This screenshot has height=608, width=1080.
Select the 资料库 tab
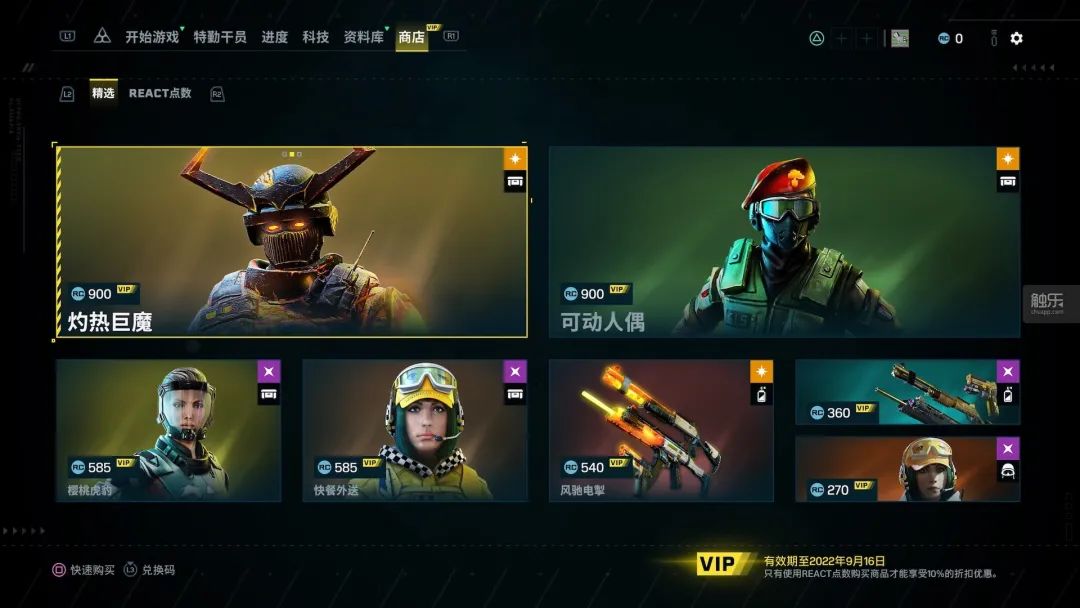(364, 37)
